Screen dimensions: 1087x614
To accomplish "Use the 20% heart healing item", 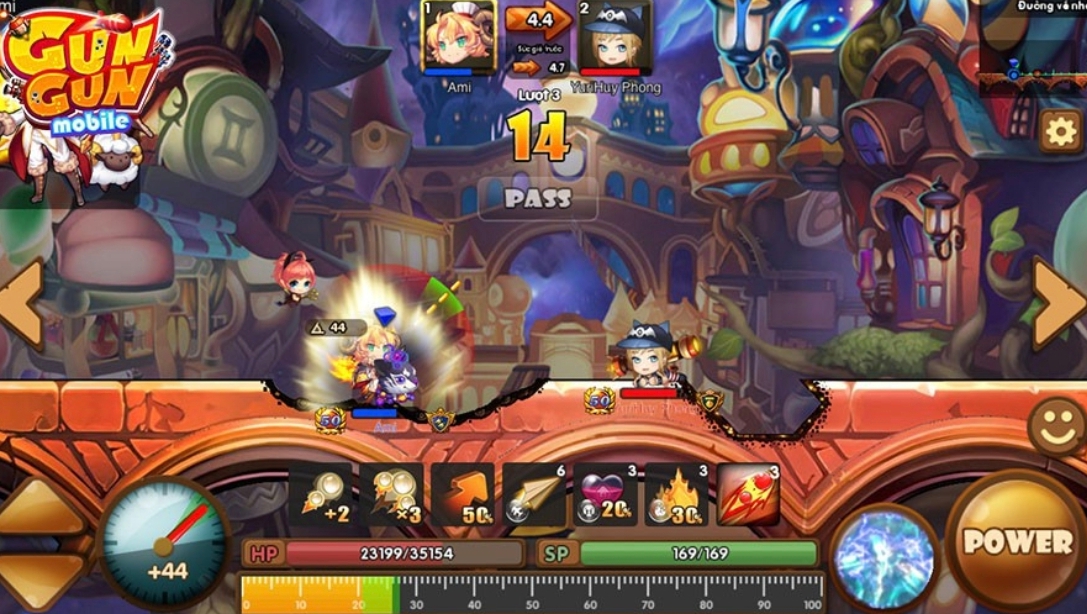I will (605, 494).
